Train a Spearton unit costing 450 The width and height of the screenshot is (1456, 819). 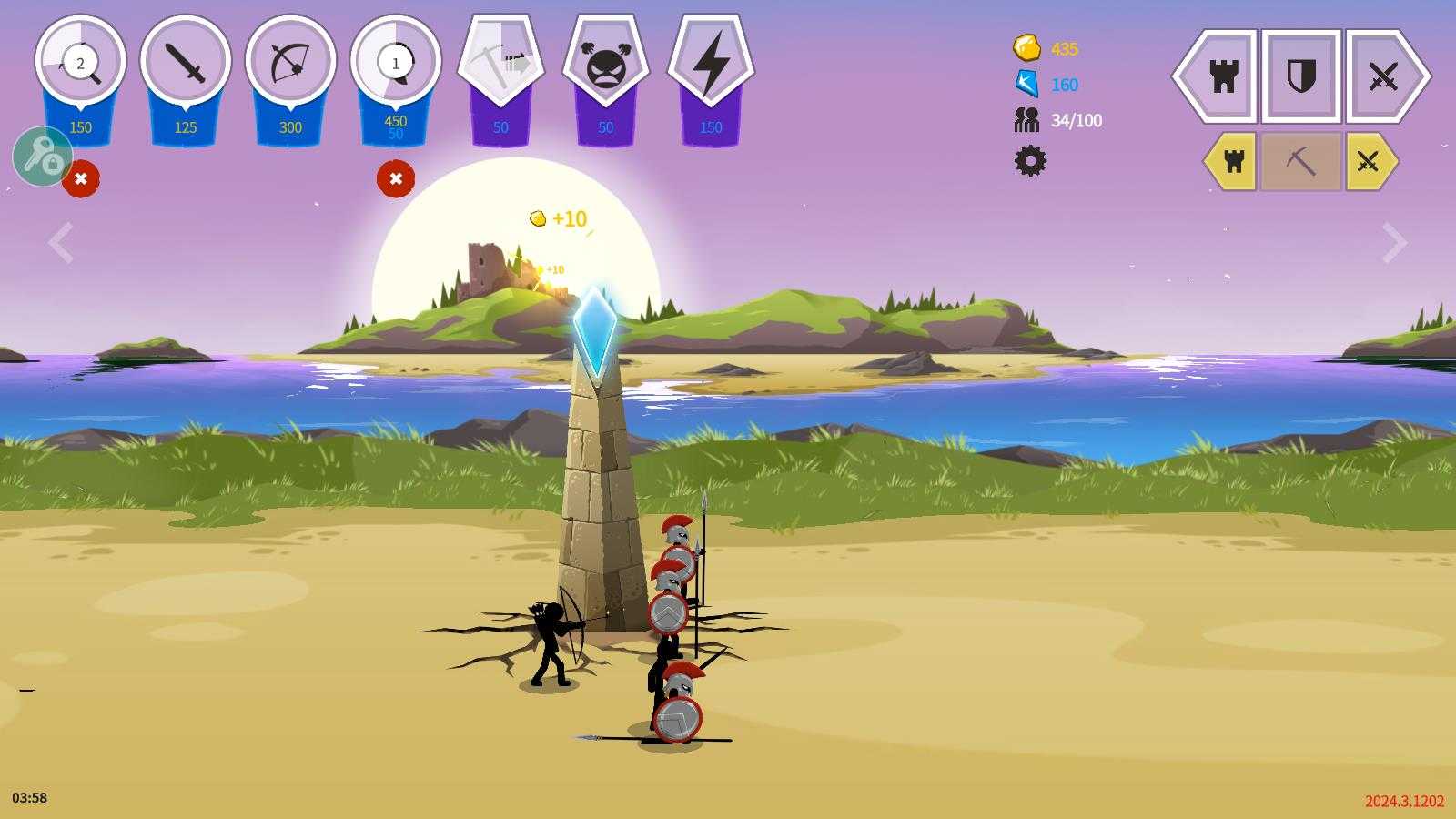[395, 63]
